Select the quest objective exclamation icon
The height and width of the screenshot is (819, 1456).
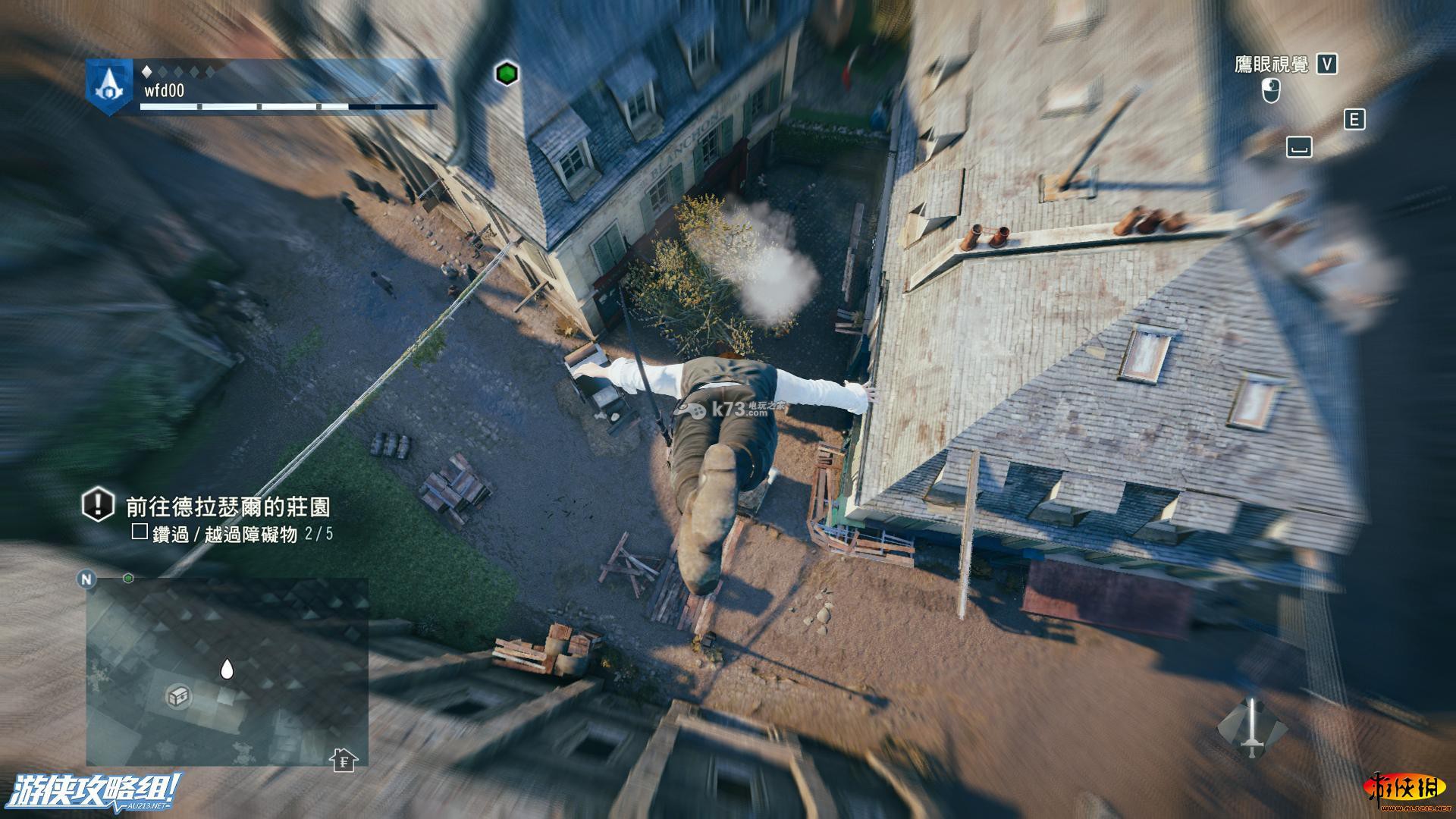click(x=98, y=505)
